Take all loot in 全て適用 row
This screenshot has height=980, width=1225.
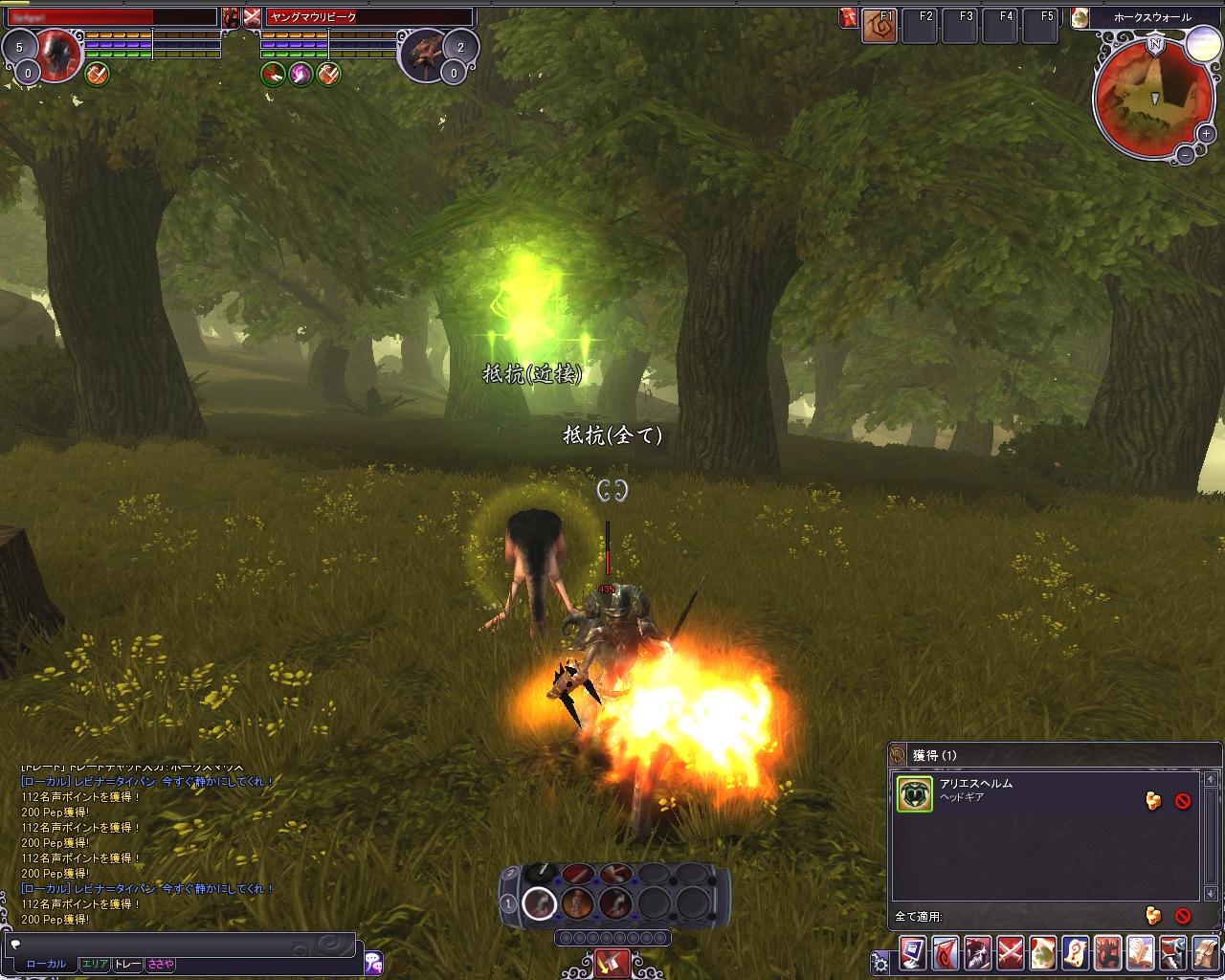(x=1153, y=916)
